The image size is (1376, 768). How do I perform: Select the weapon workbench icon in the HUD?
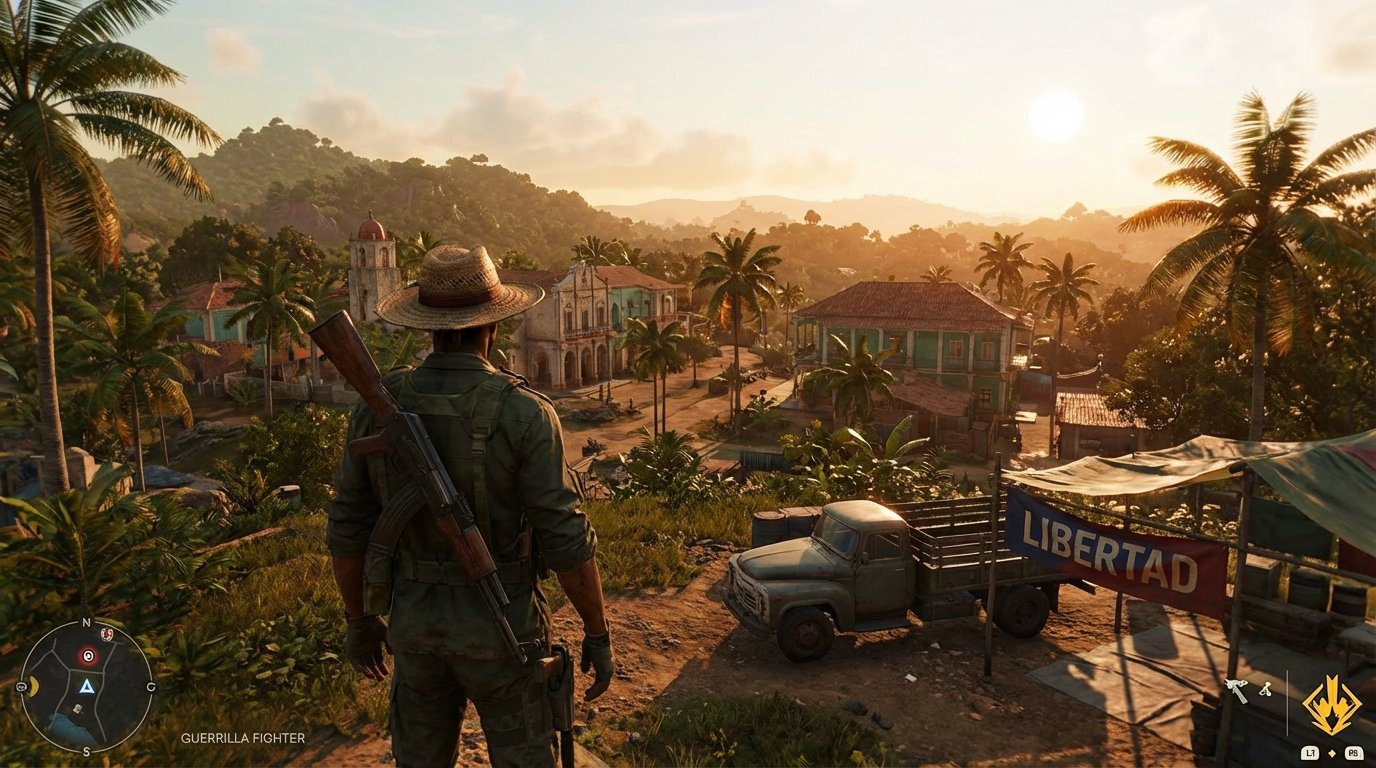pyautogui.click(x=1236, y=688)
